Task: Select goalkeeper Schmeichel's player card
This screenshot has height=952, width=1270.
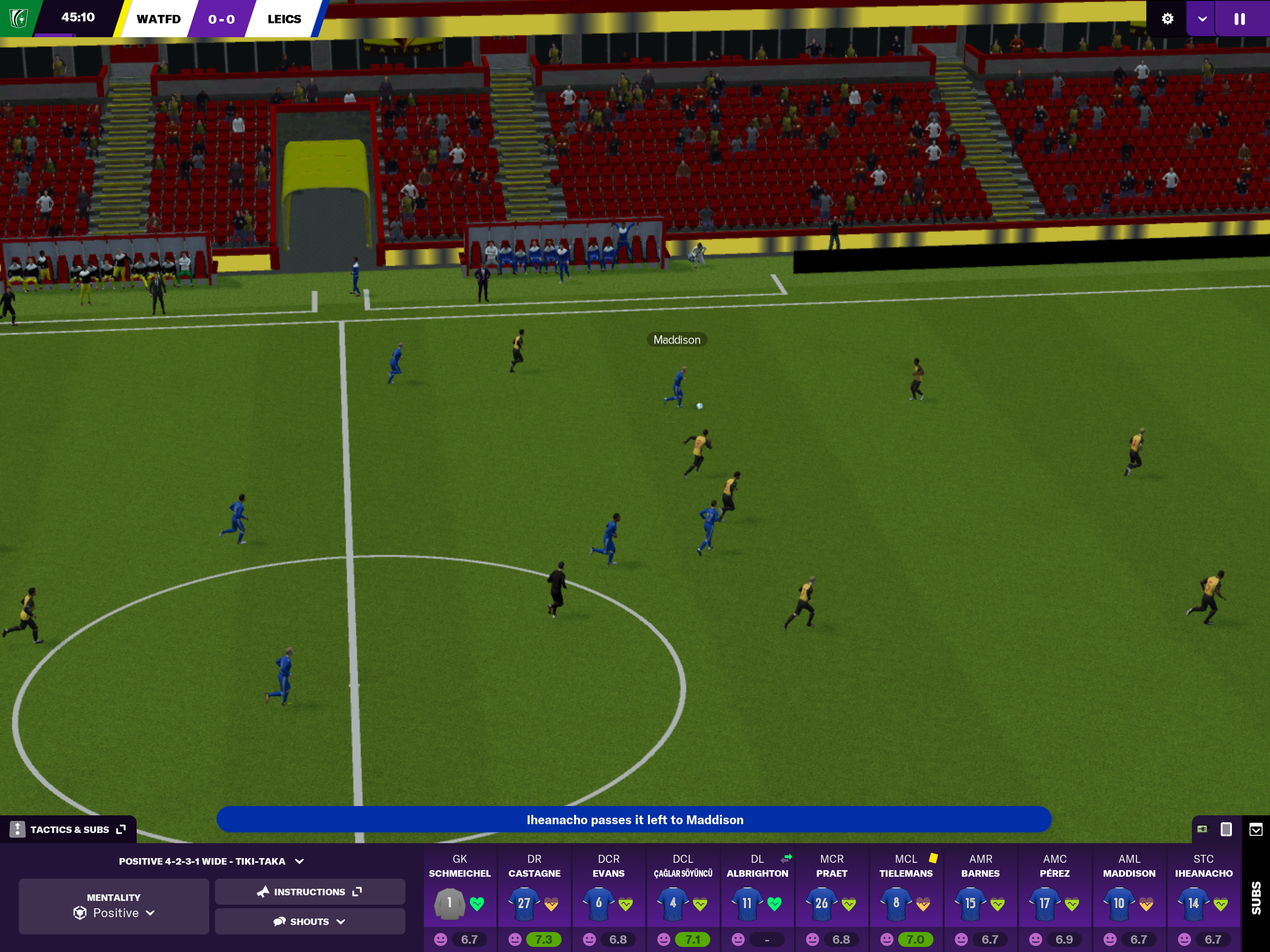Action: point(460,899)
